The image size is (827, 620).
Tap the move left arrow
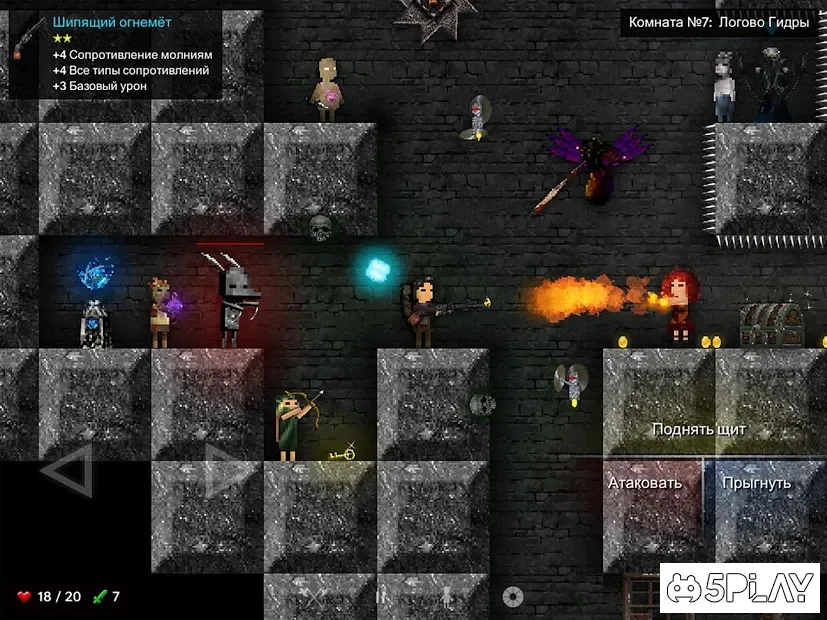(x=68, y=471)
